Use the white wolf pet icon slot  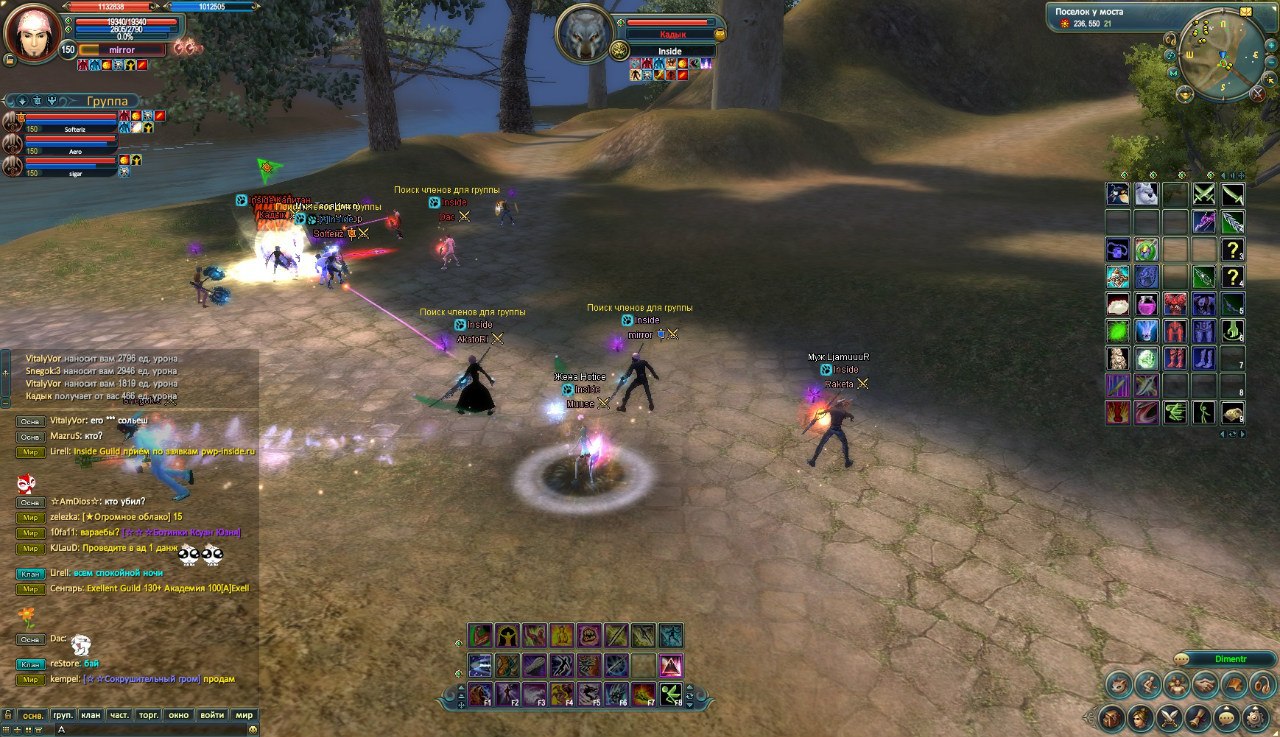[1146, 194]
